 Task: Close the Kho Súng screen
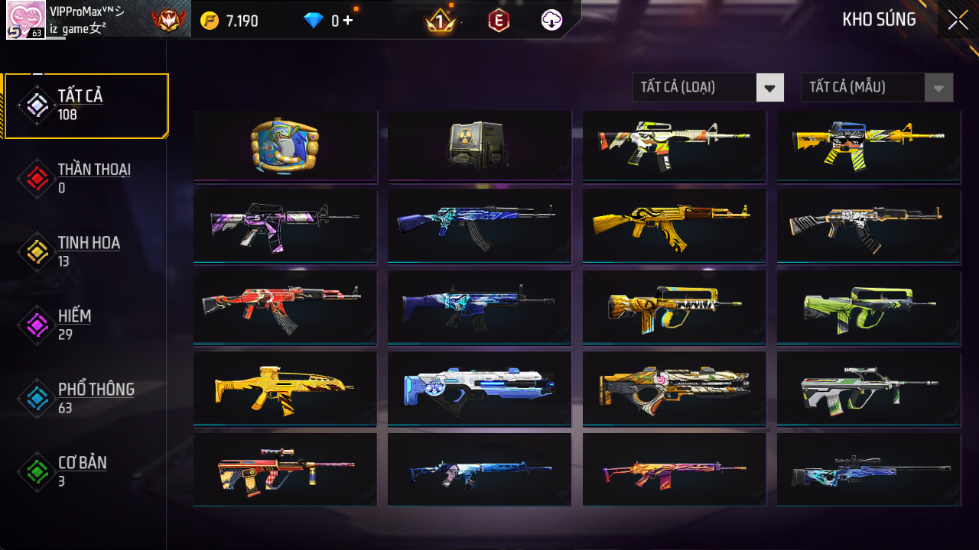click(x=957, y=19)
